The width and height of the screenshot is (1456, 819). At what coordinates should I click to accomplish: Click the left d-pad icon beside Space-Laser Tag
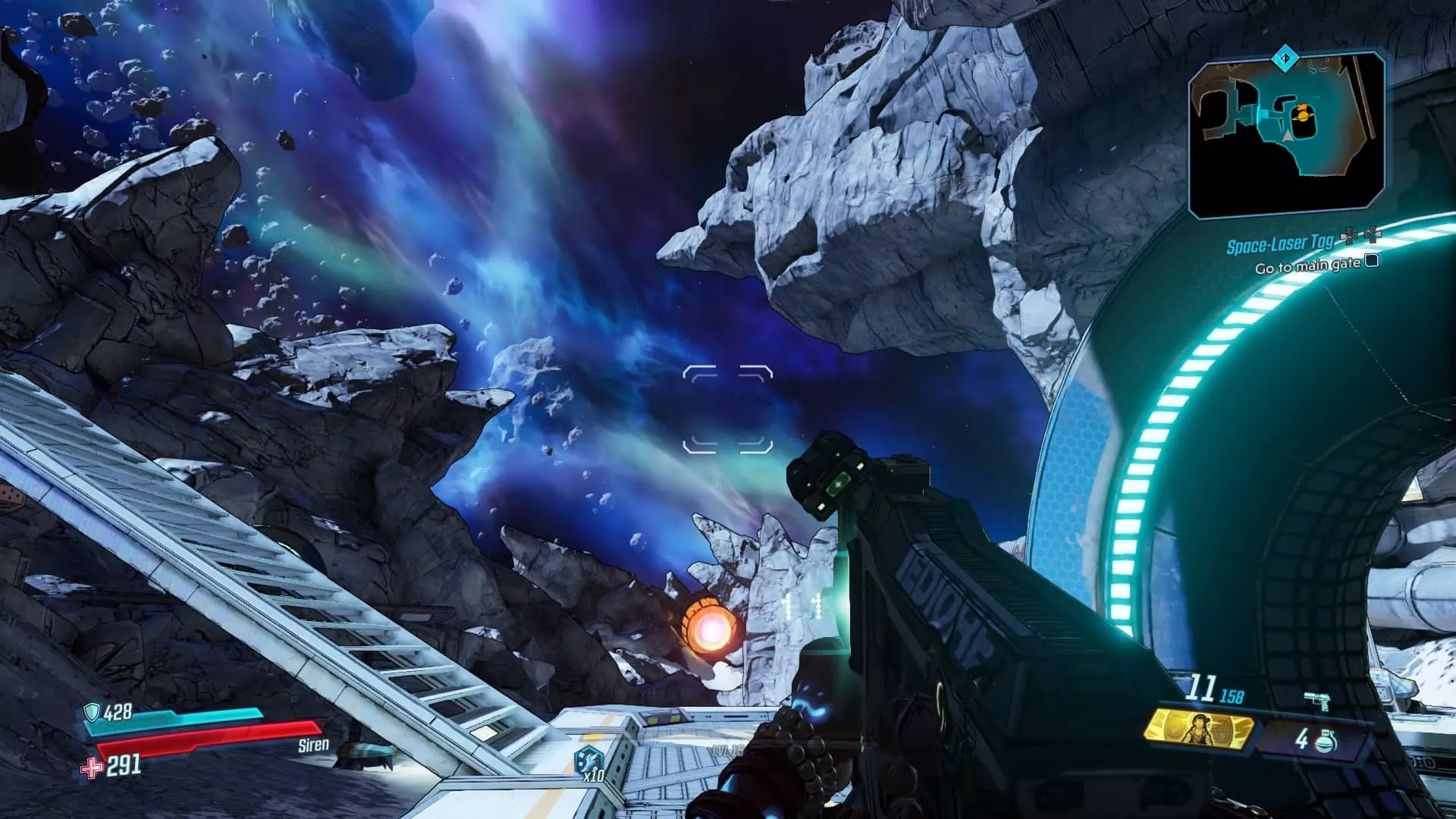(x=1348, y=236)
